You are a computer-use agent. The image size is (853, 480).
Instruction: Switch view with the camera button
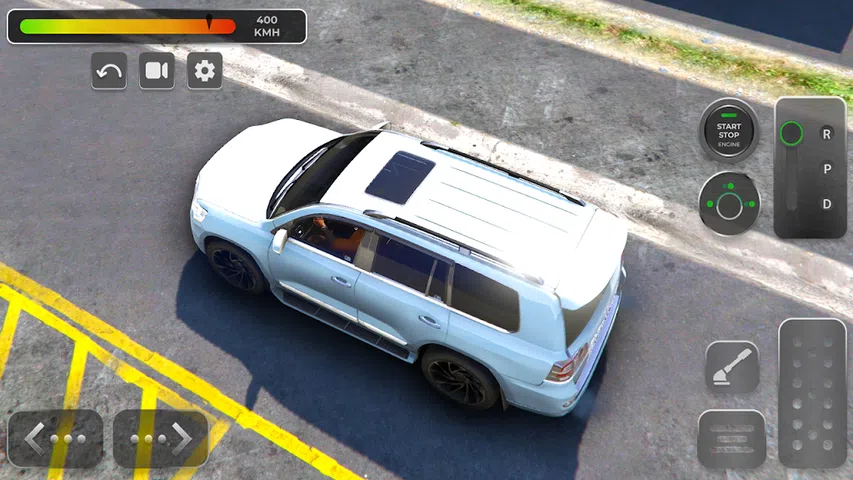coord(157,71)
